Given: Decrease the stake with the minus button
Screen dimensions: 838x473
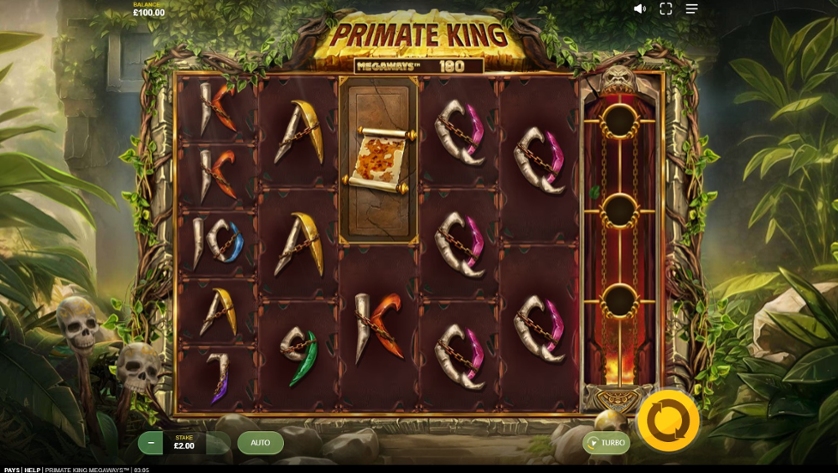Looking at the screenshot, I should pos(151,442).
